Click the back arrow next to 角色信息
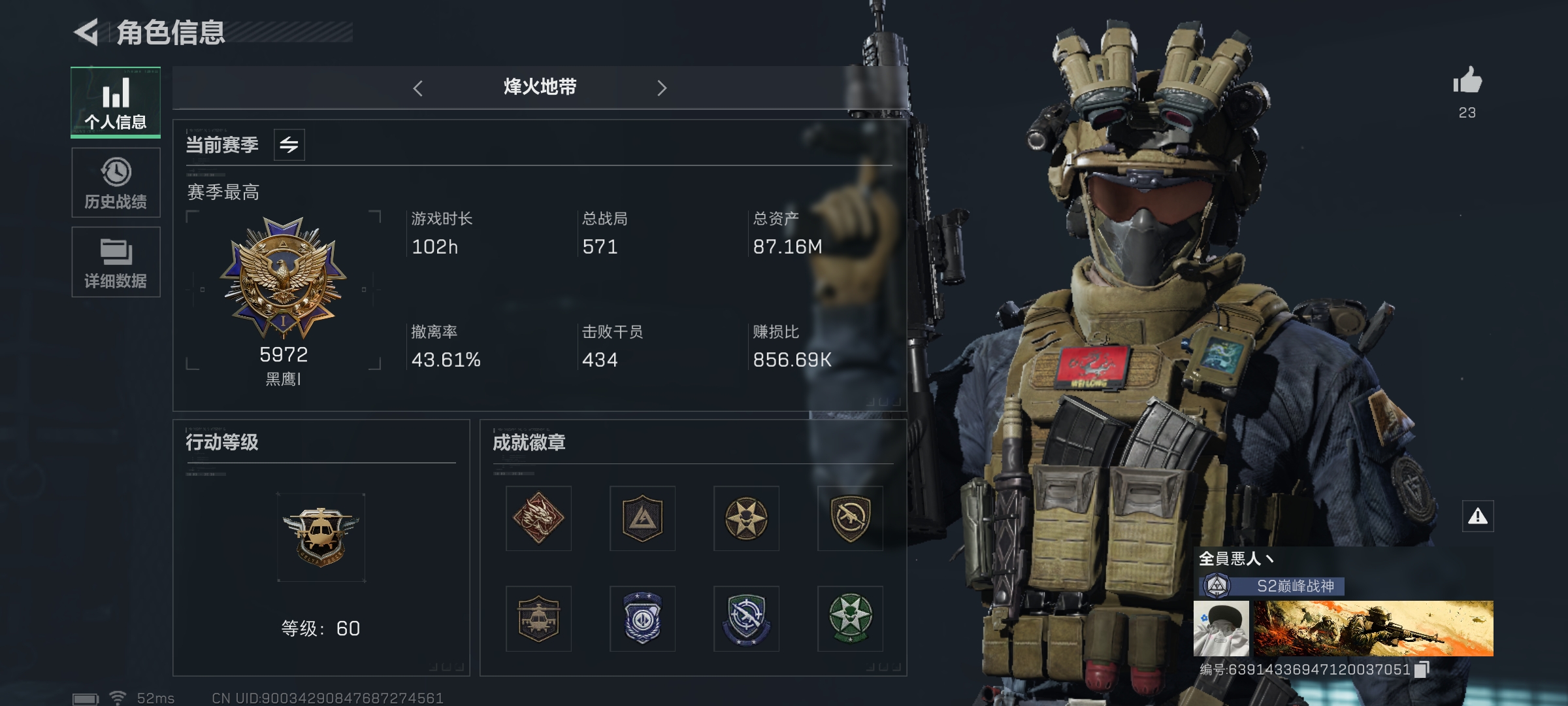Screen dimensions: 1568x706 click(88, 31)
